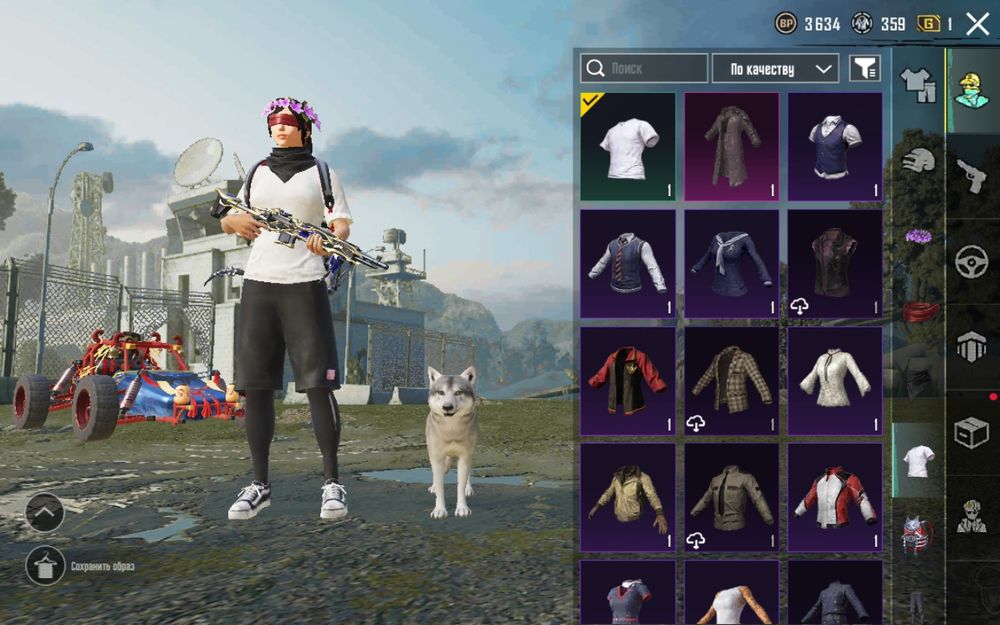Select the helmet category icon
Screen dimensions: 1000x625
[918, 161]
